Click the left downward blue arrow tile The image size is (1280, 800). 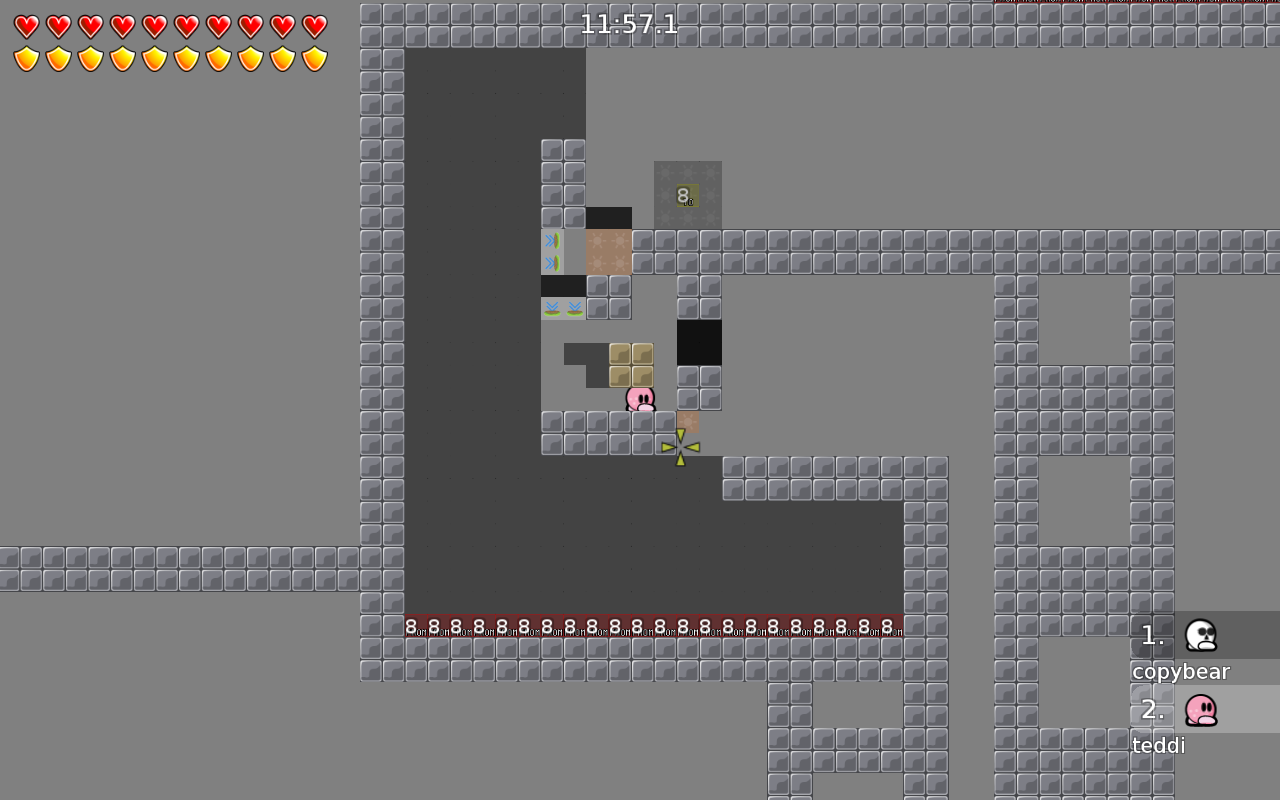[552, 308]
